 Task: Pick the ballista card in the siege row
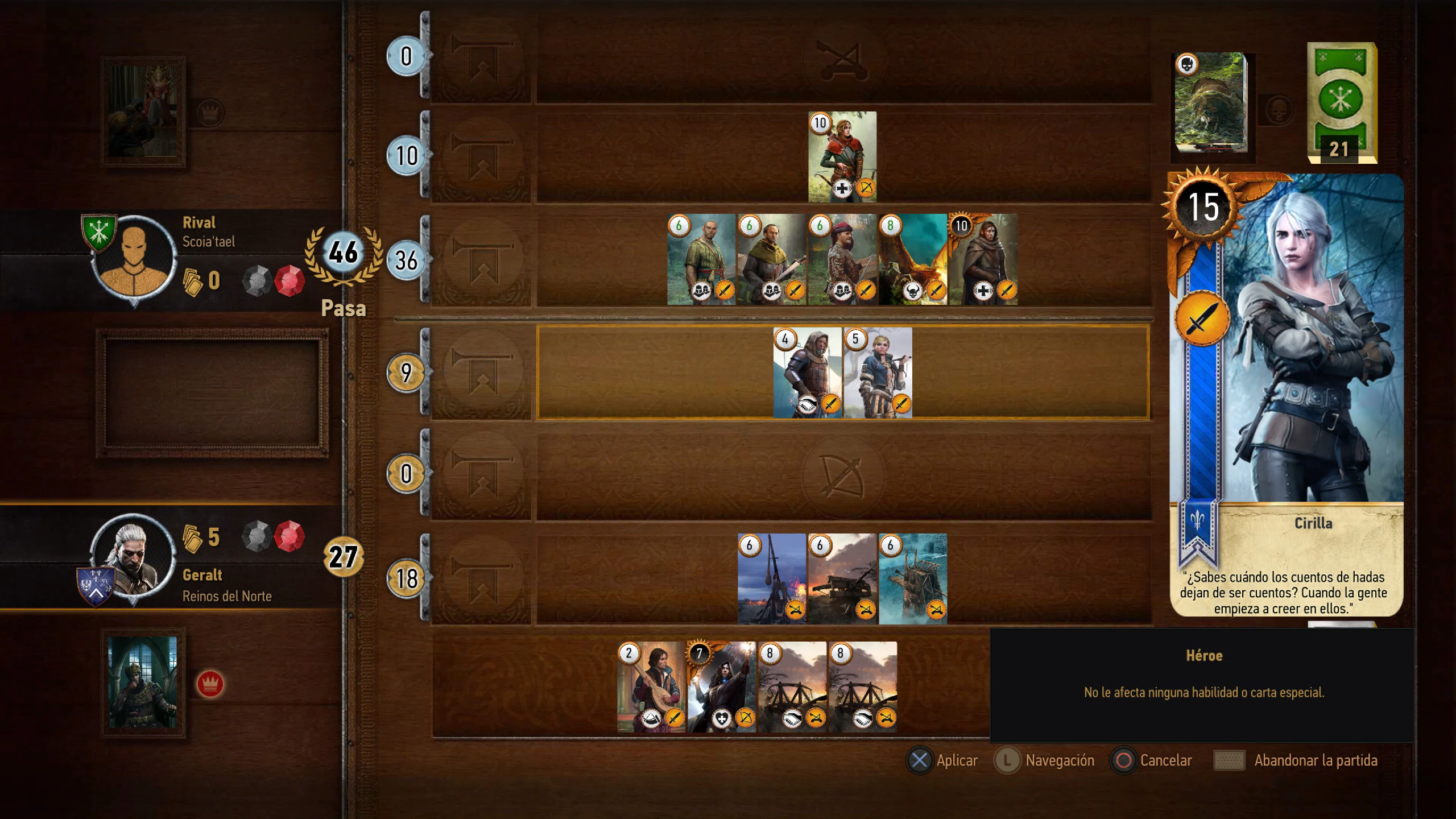(x=842, y=579)
